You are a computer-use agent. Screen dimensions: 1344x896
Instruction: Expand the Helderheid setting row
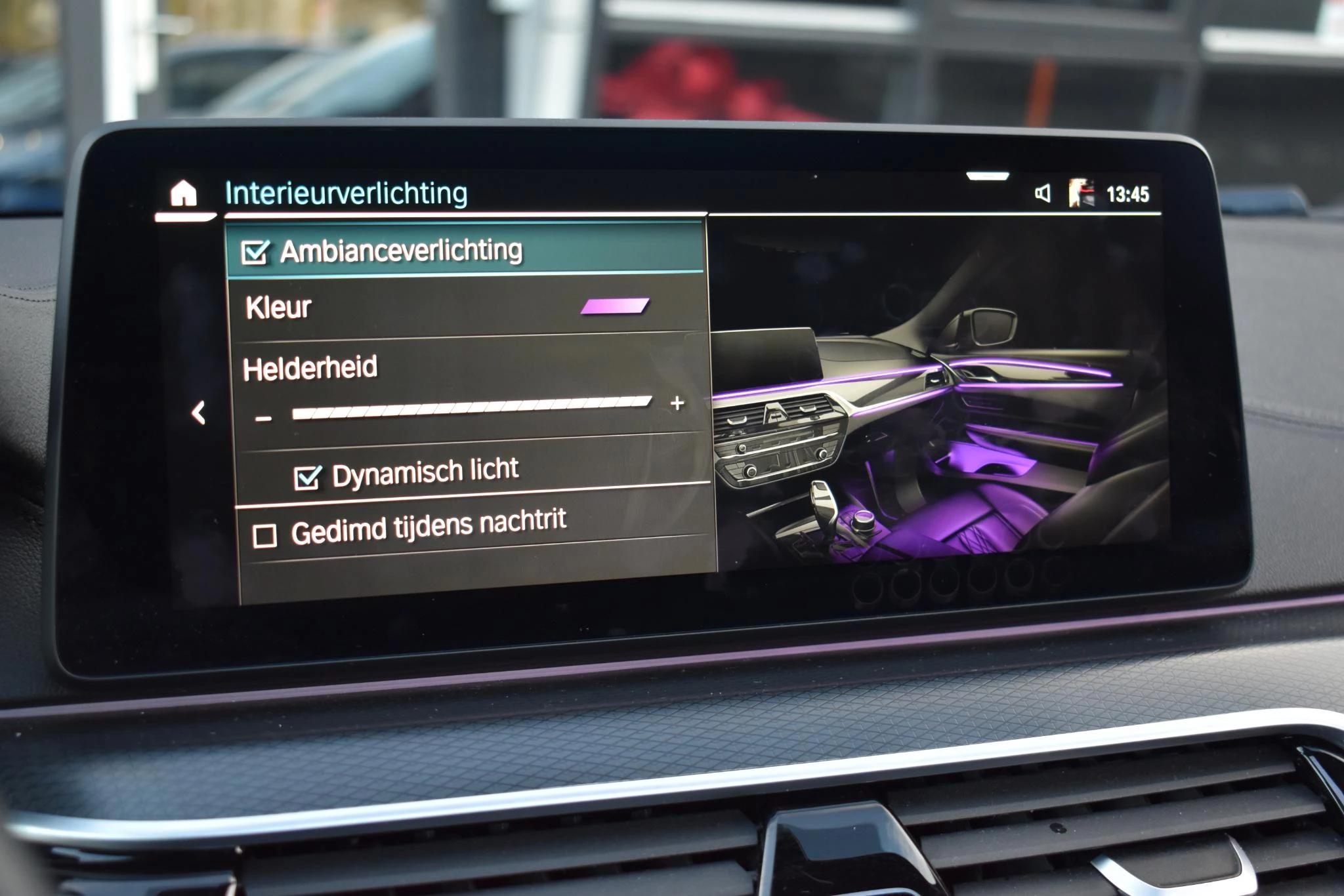click(x=459, y=371)
